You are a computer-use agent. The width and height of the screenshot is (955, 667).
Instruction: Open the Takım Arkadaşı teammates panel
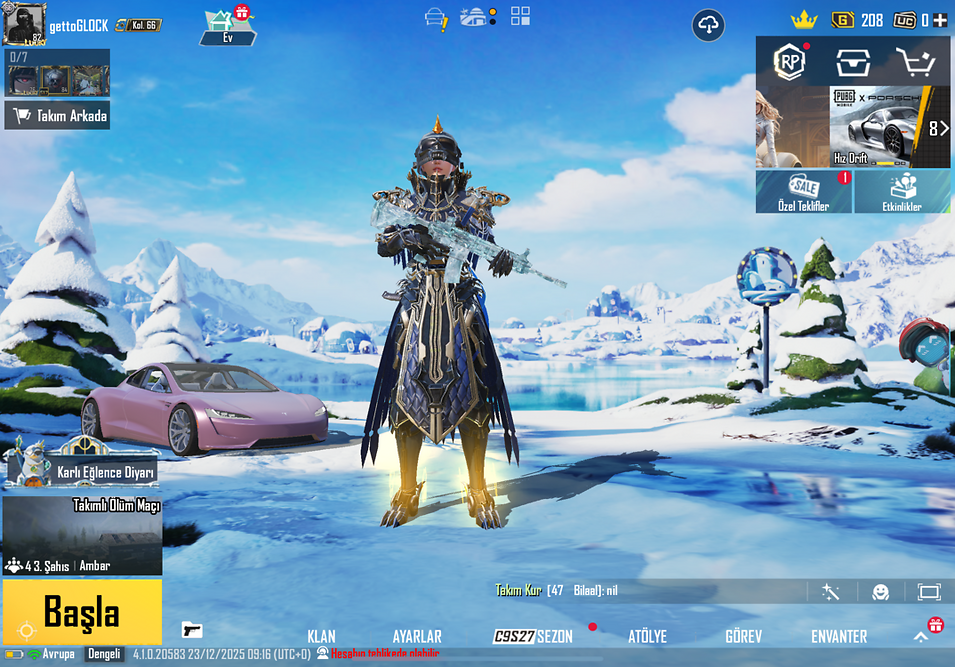pyautogui.click(x=57, y=116)
